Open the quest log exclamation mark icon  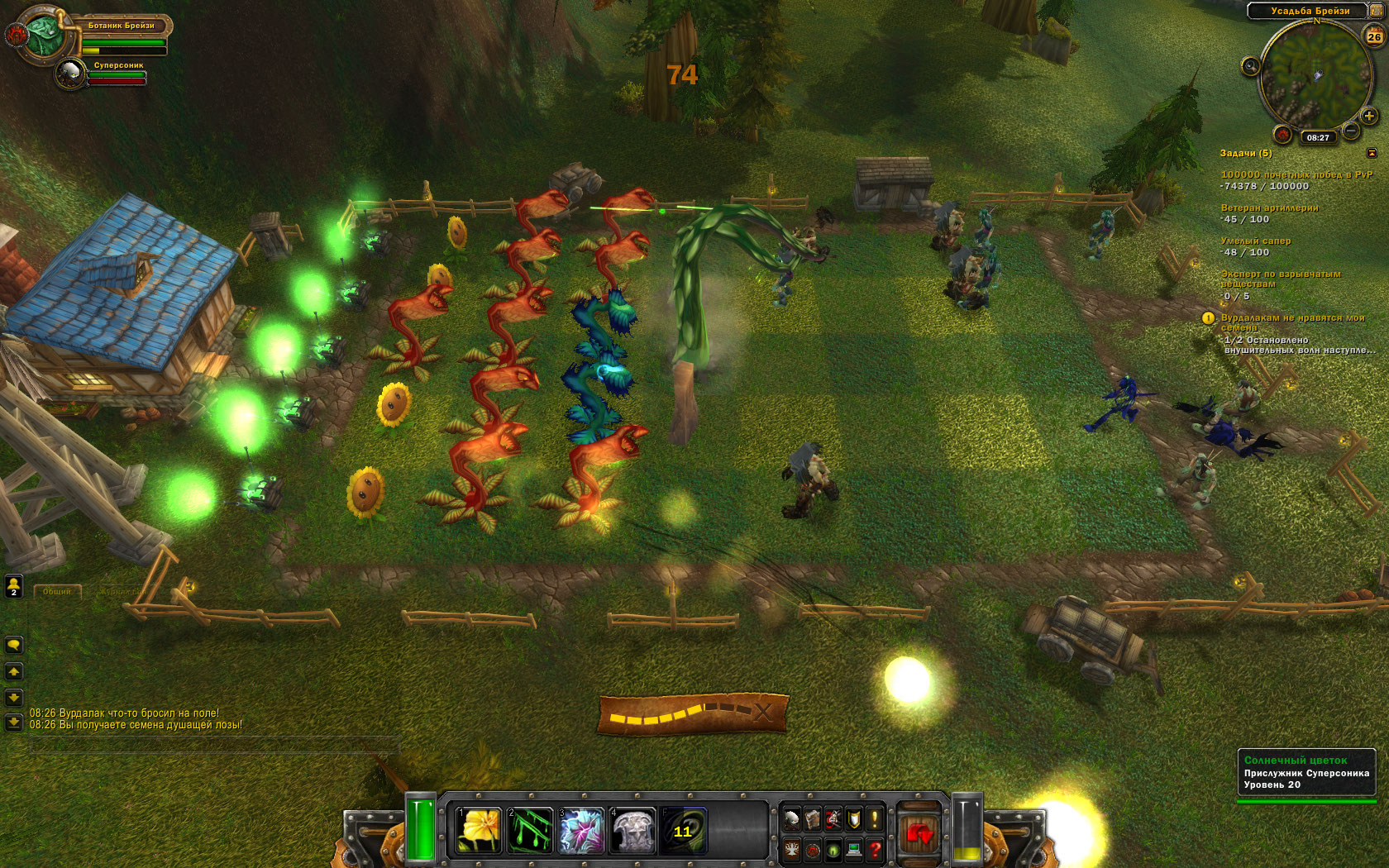point(875,819)
